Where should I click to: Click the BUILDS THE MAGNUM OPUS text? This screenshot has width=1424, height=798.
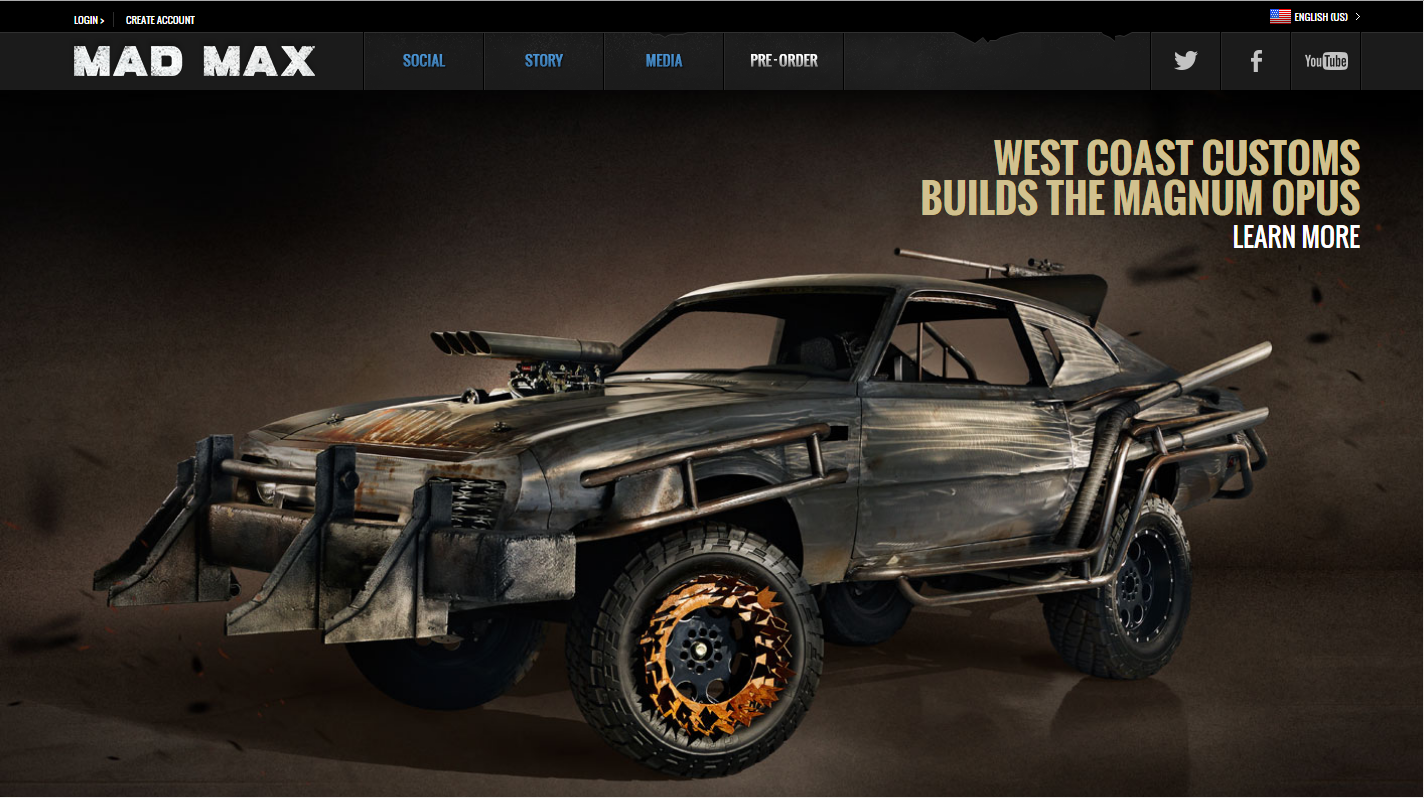[1140, 199]
